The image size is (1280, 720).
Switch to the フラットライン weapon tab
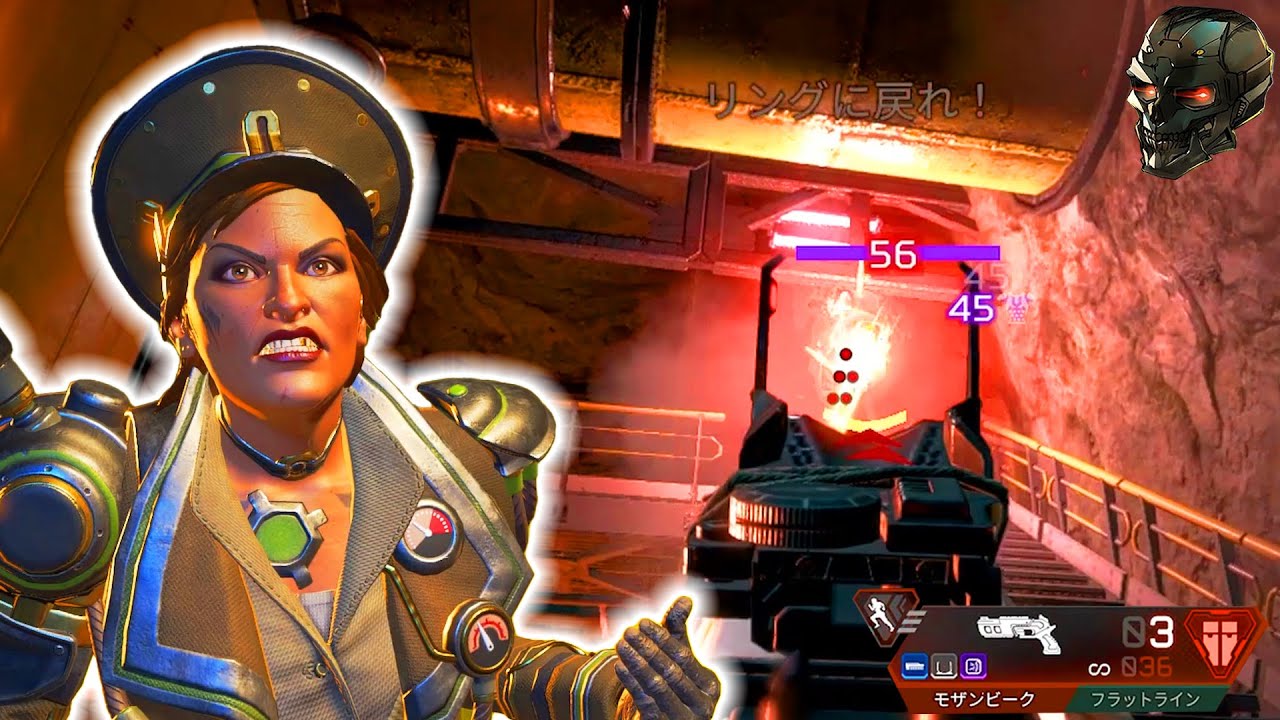[x=1146, y=697]
